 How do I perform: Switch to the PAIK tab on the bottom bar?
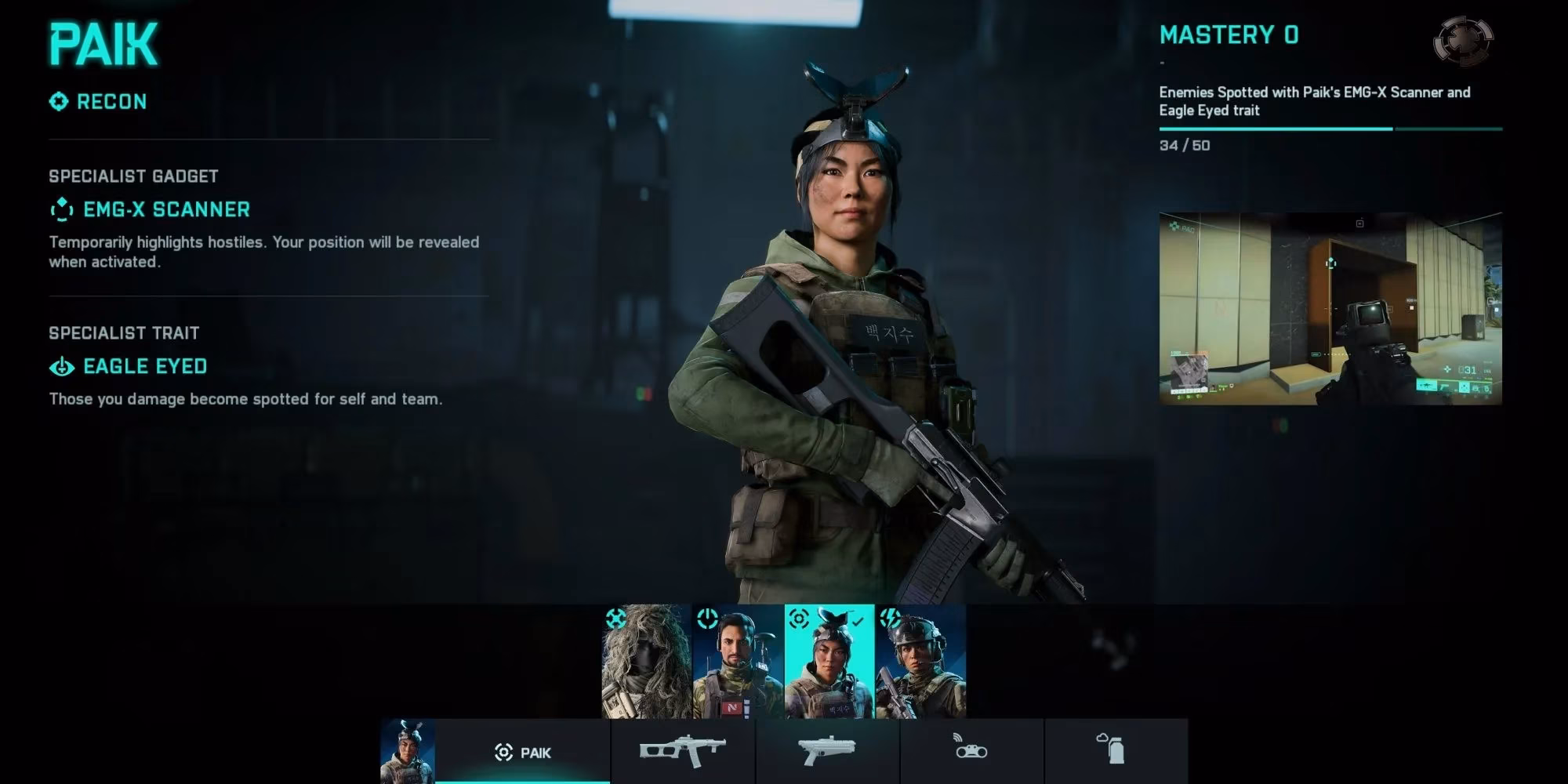(x=522, y=752)
